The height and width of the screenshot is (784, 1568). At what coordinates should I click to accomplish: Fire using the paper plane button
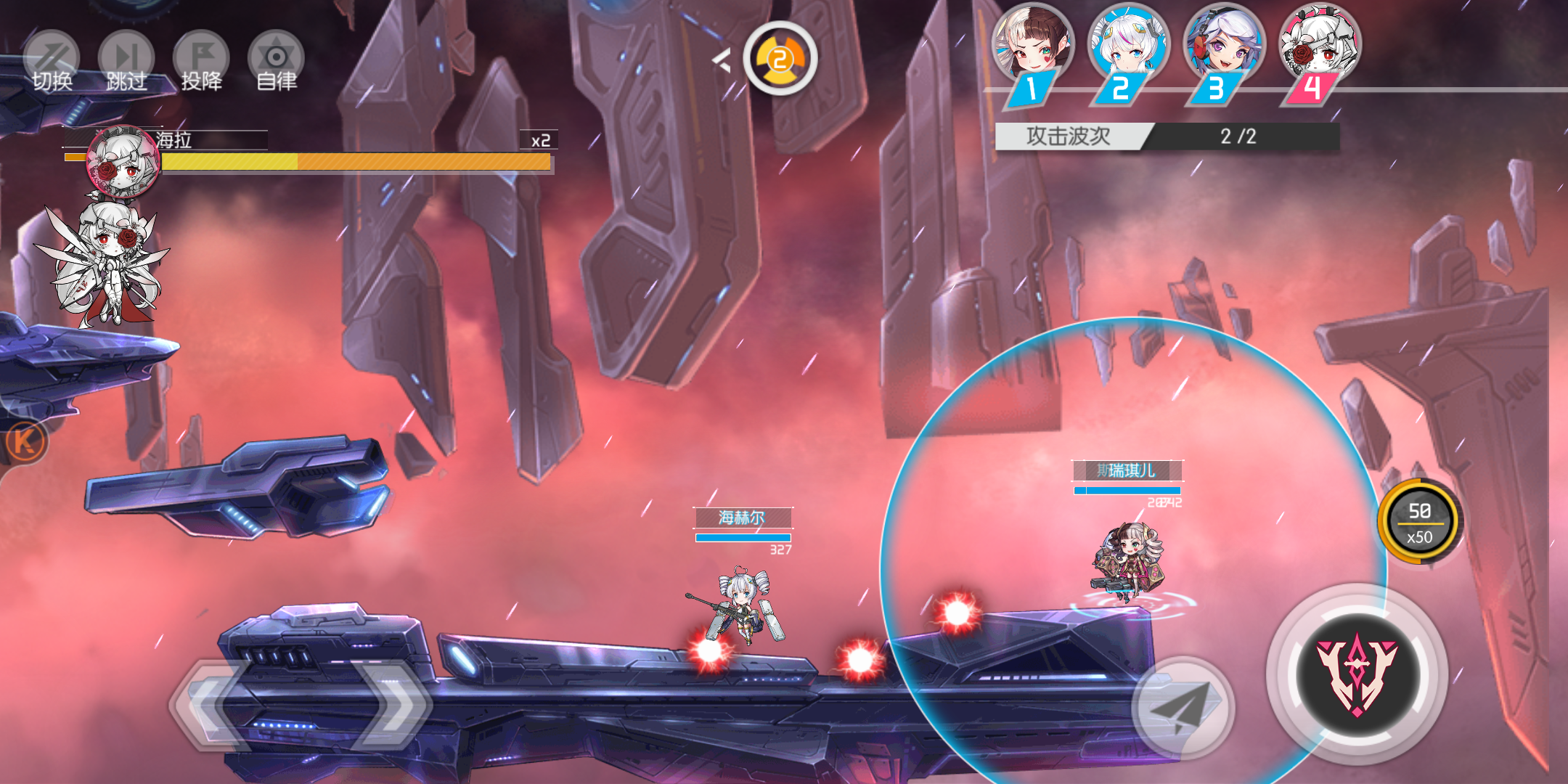coord(1183,706)
